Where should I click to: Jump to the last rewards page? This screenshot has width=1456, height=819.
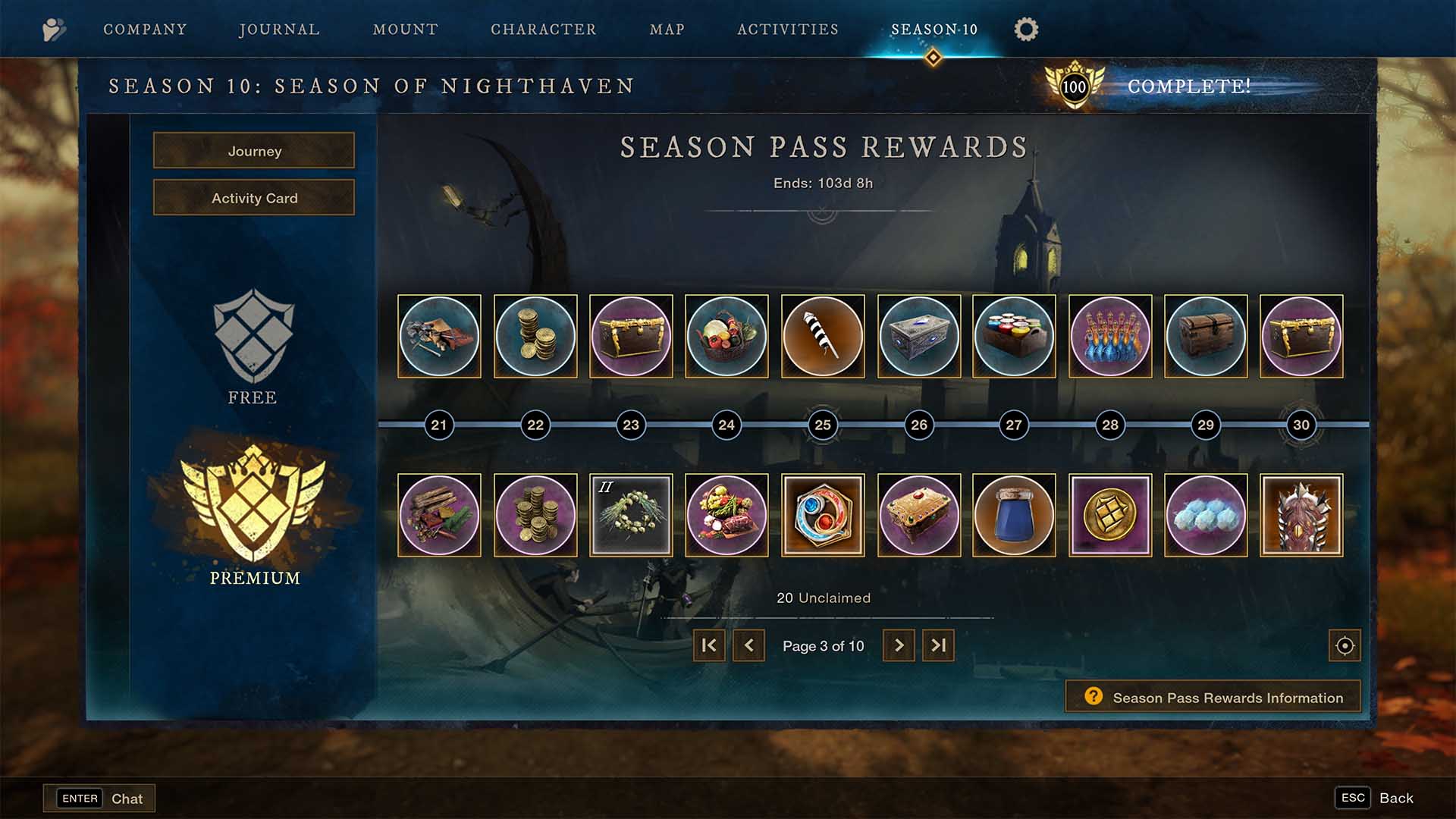tap(937, 645)
